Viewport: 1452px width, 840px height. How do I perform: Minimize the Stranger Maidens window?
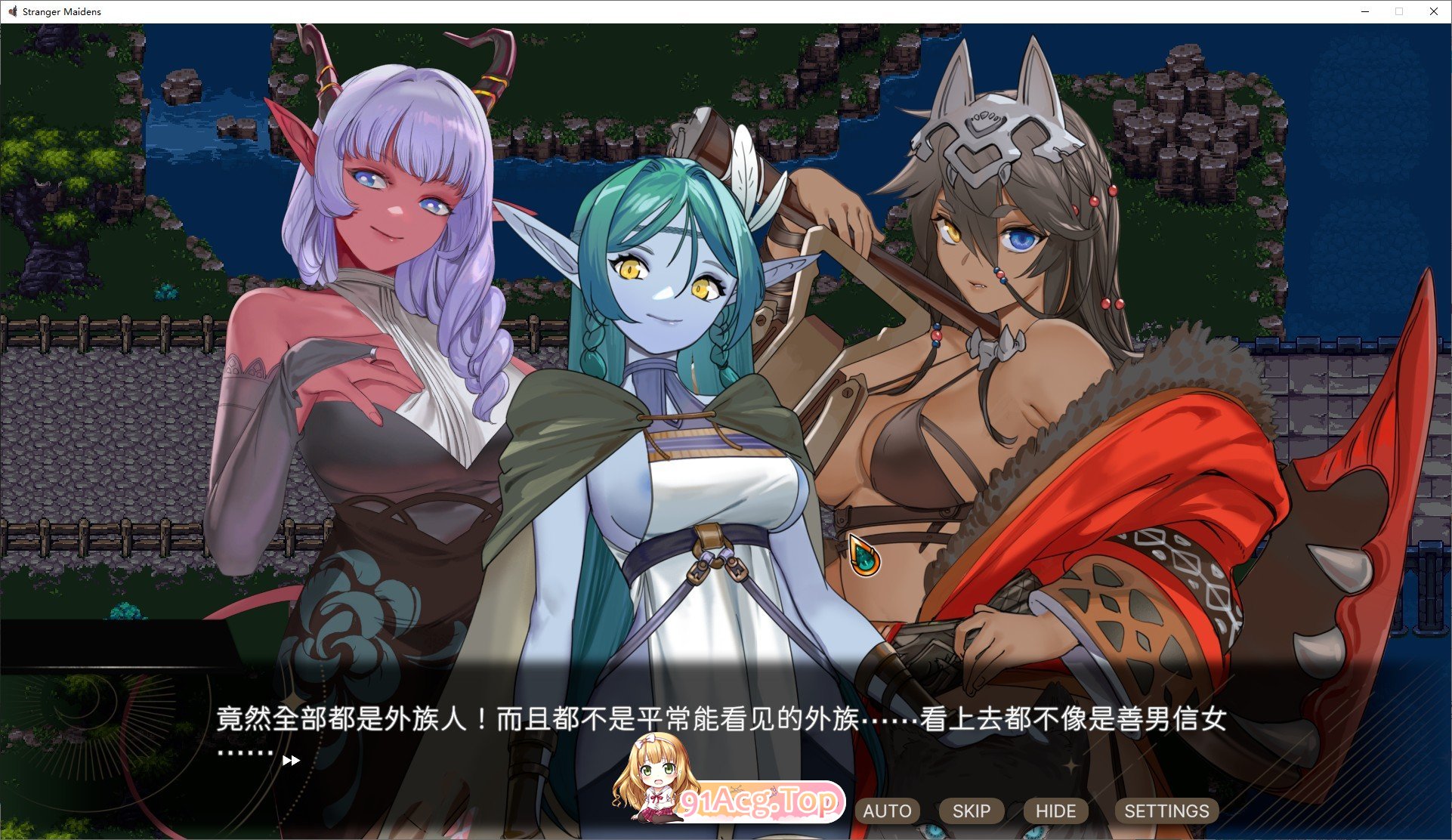1364,11
